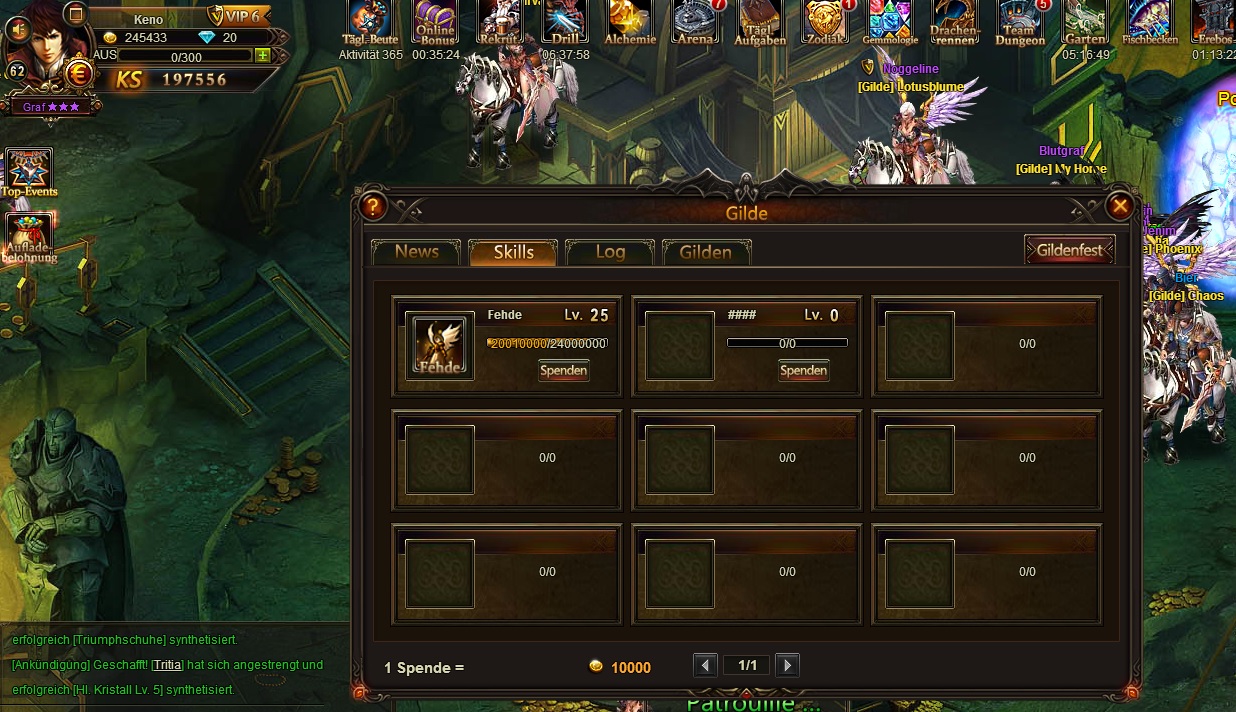This screenshot has height=712, width=1236.
Task: Click Tritia's name in the chat
Action: (x=168, y=665)
